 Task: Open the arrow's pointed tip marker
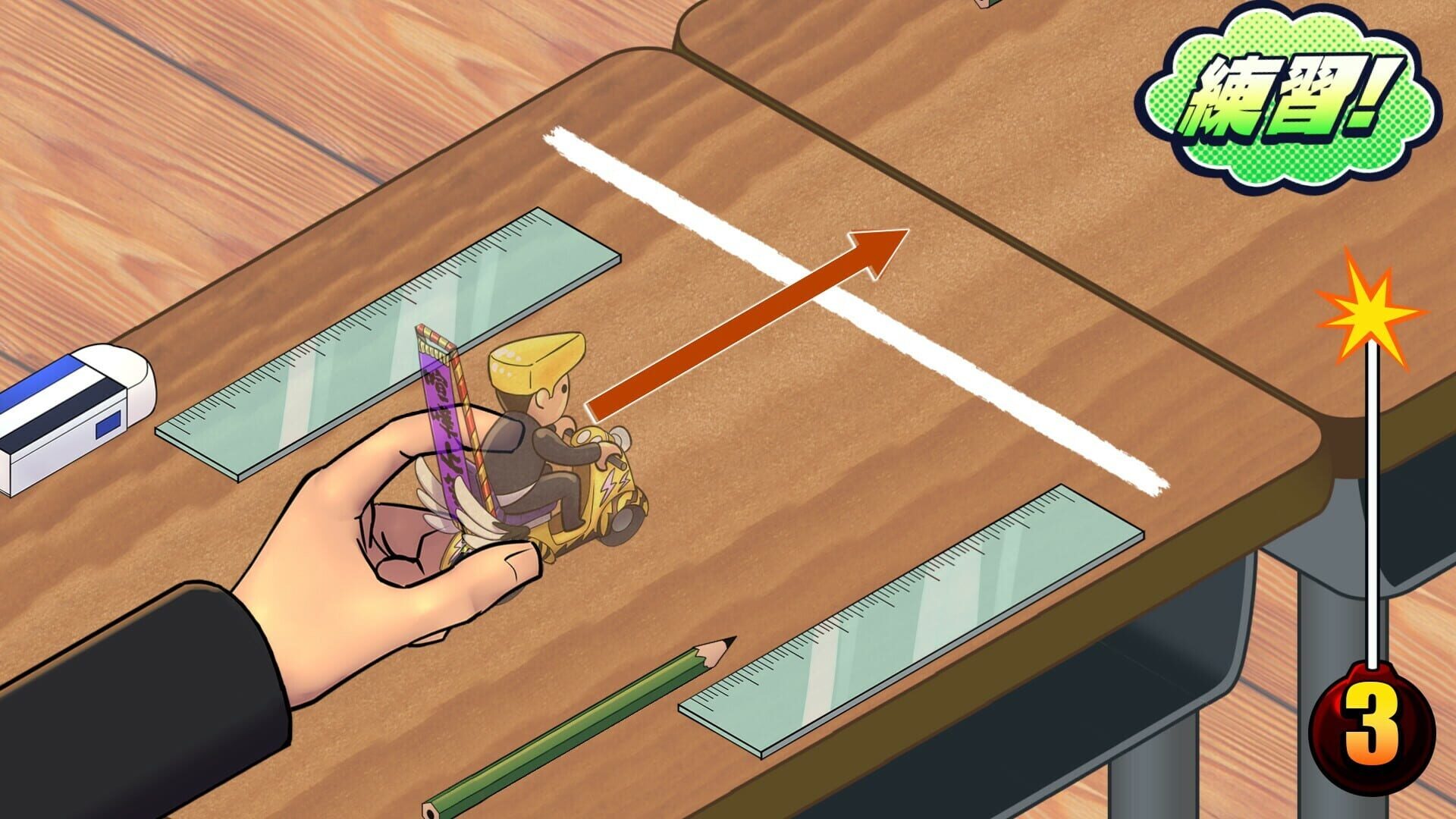click(x=880, y=250)
